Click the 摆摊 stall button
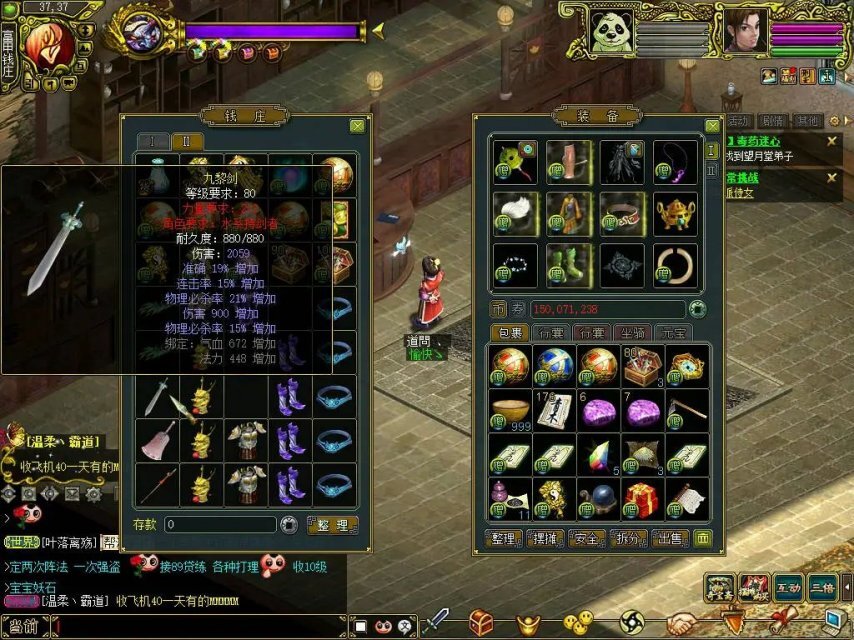Screen dimensions: 854x640 coord(545,539)
